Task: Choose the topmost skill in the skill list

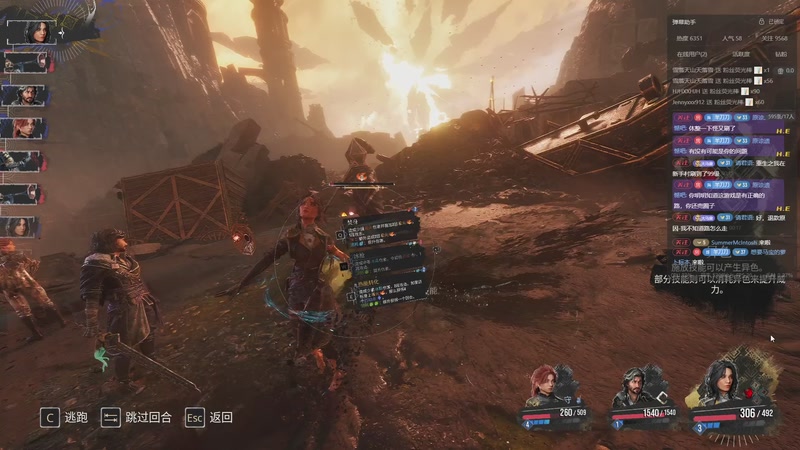Action: click(x=384, y=229)
